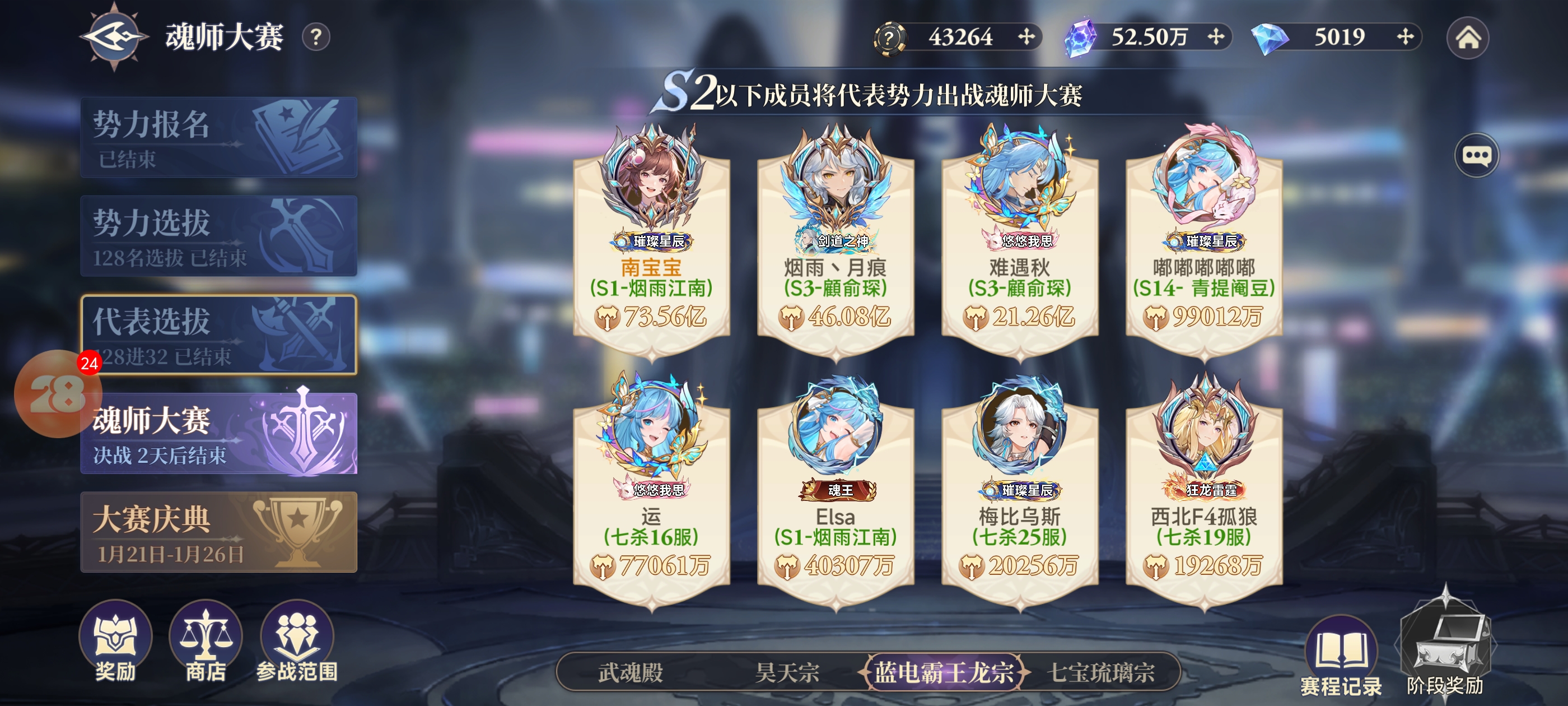This screenshot has height=706, width=1568.
Task: Switch to the 七宝琉璃宗 faction tab
Action: pyautogui.click(x=1100, y=672)
